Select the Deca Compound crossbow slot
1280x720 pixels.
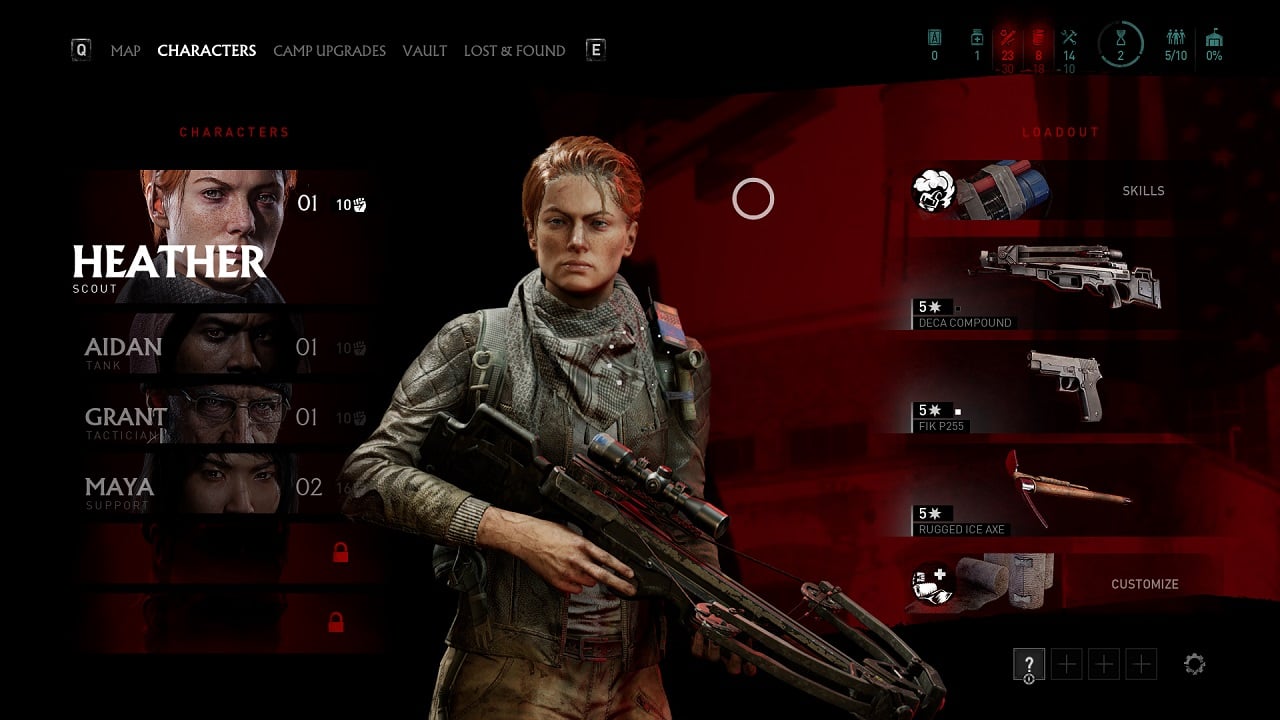coord(1065,285)
